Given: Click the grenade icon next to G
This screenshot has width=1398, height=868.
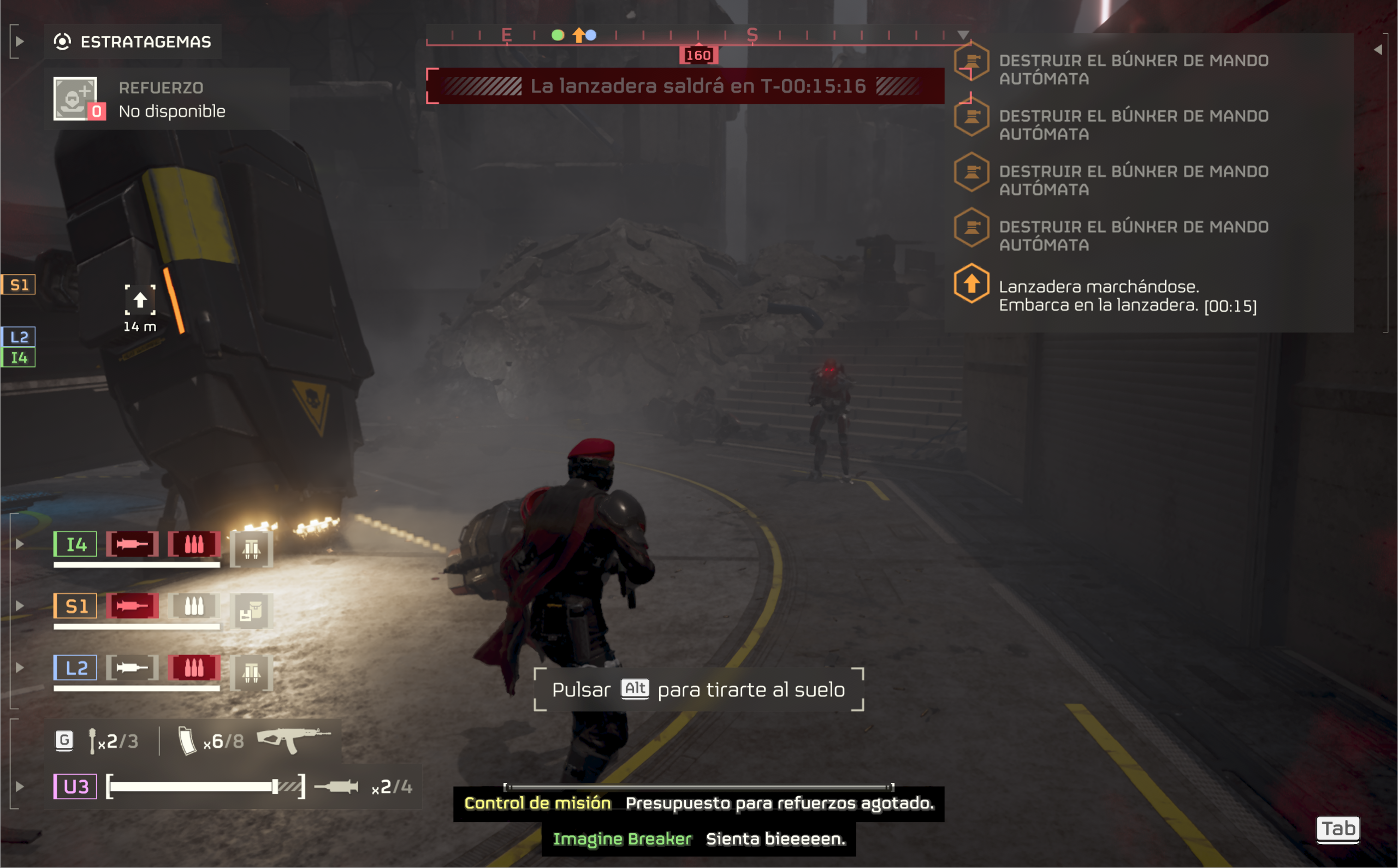Looking at the screenshot, I should coord(92,741).
